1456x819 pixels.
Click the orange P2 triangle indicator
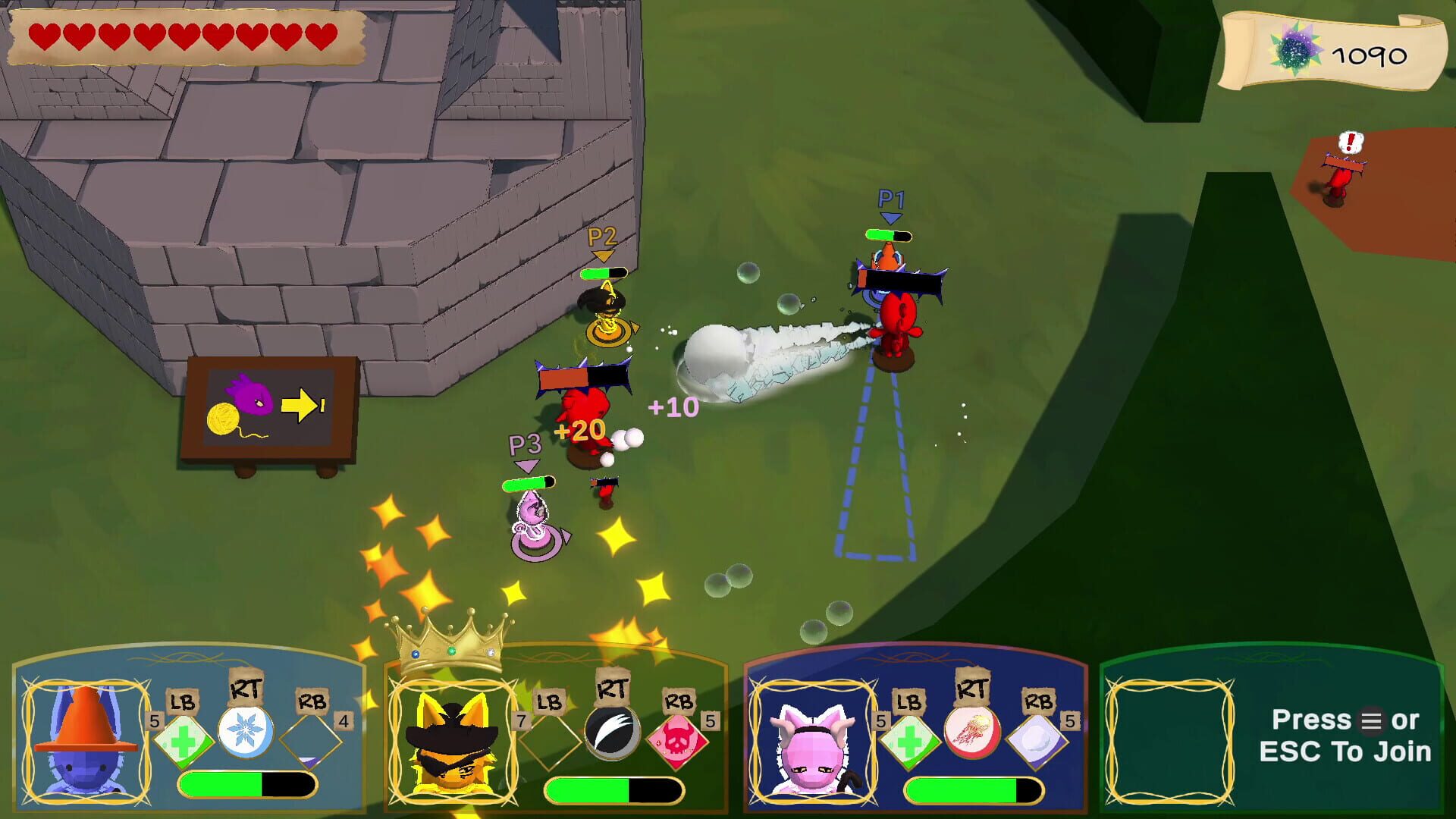click(x=603, y=254)
